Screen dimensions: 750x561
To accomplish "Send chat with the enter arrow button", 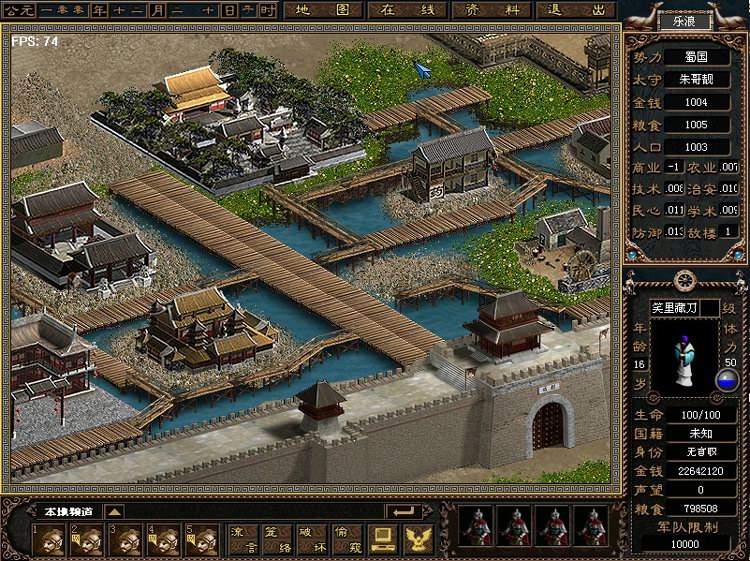I will [405, 511].
